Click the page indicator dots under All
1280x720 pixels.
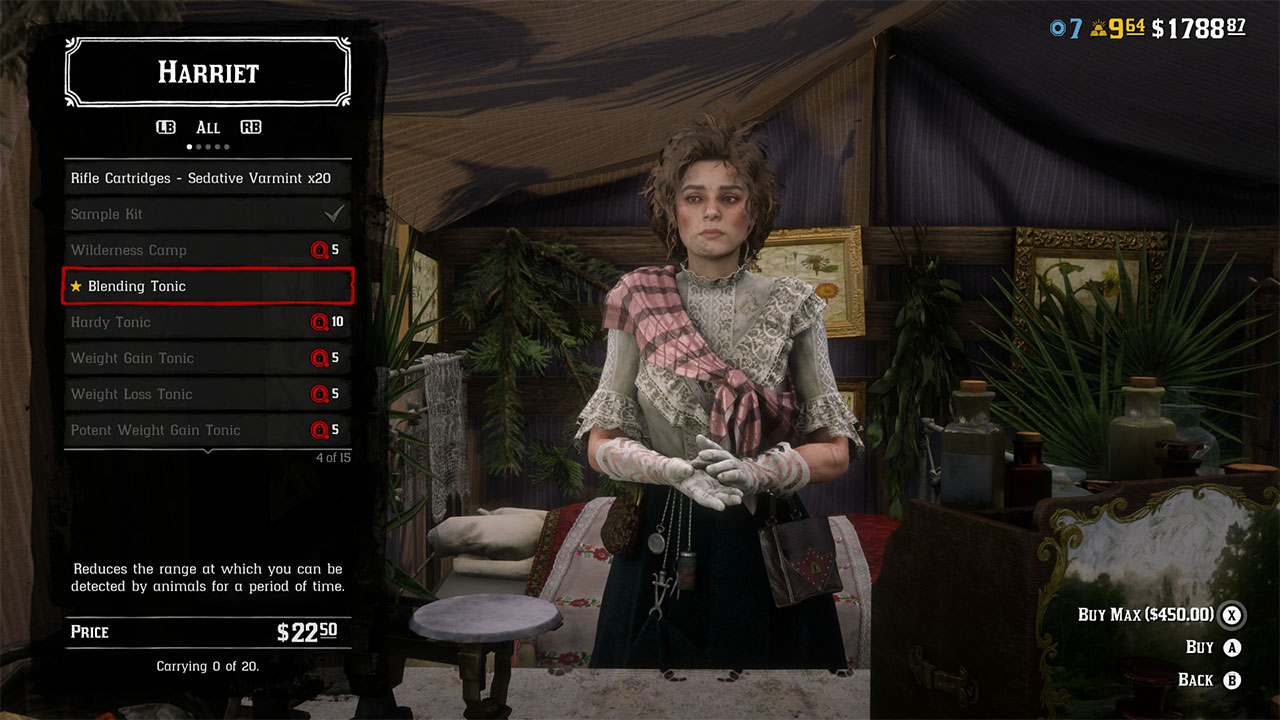[207, 146]
